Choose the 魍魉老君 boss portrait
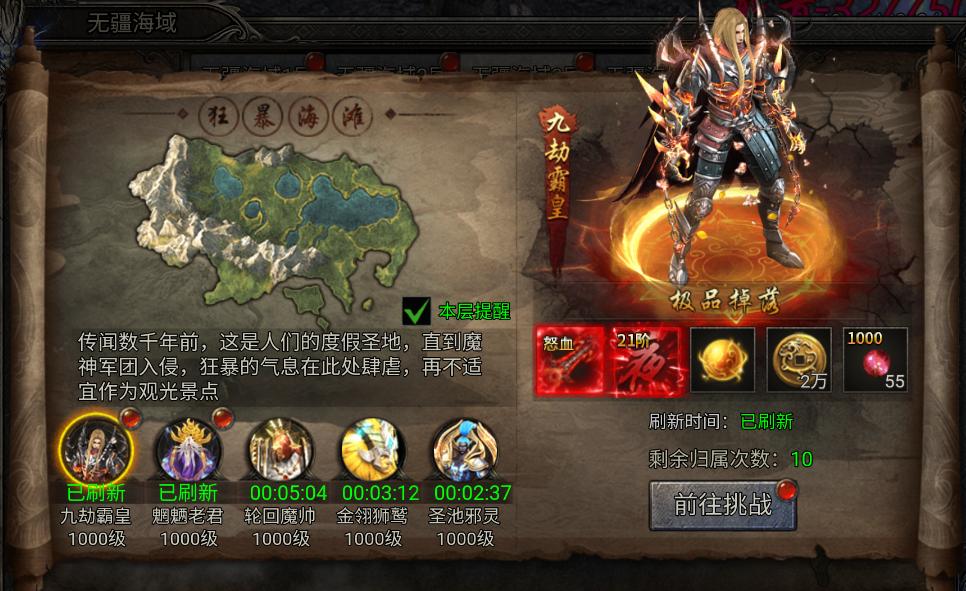This screenshot has height=591, width=966. (x=188, y=449)
